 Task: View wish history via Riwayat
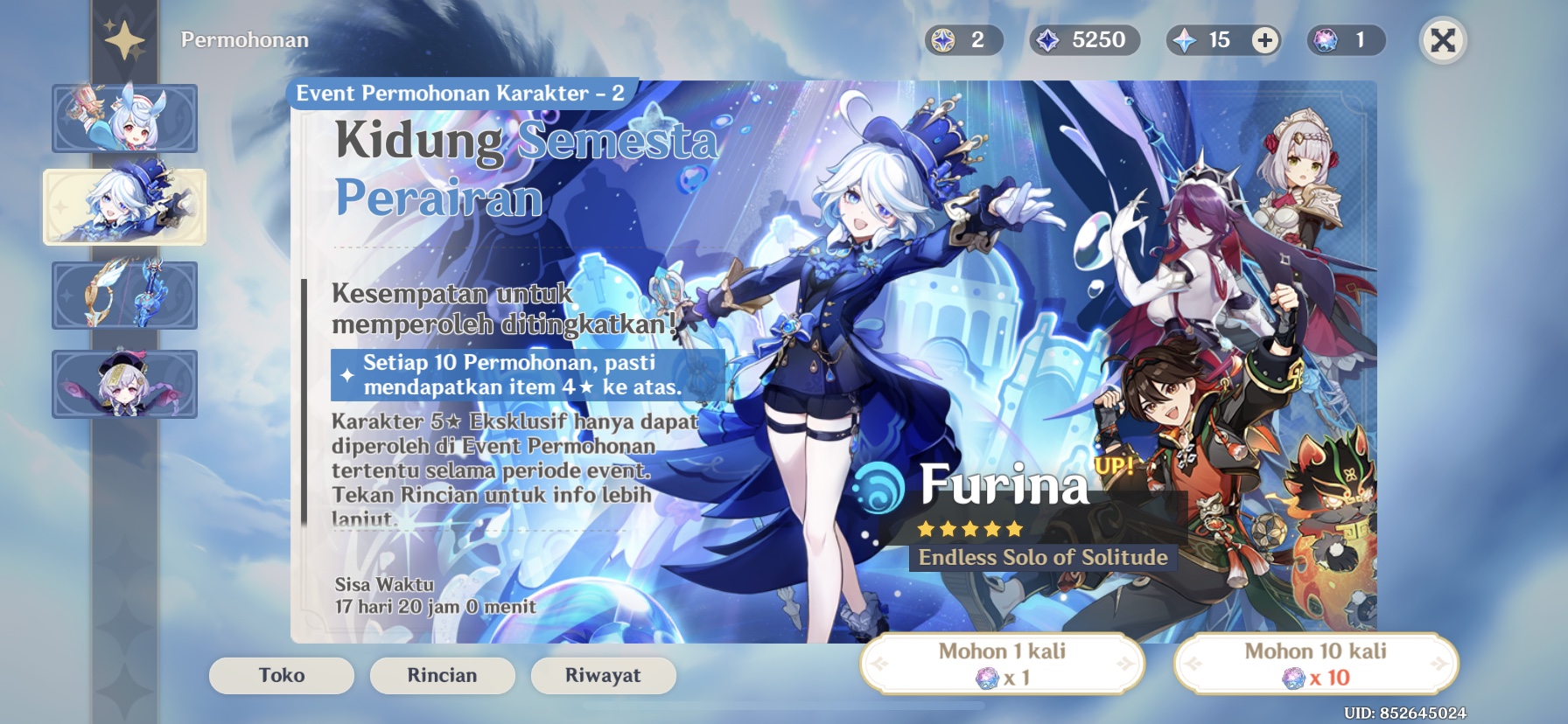tap(603, 675)
